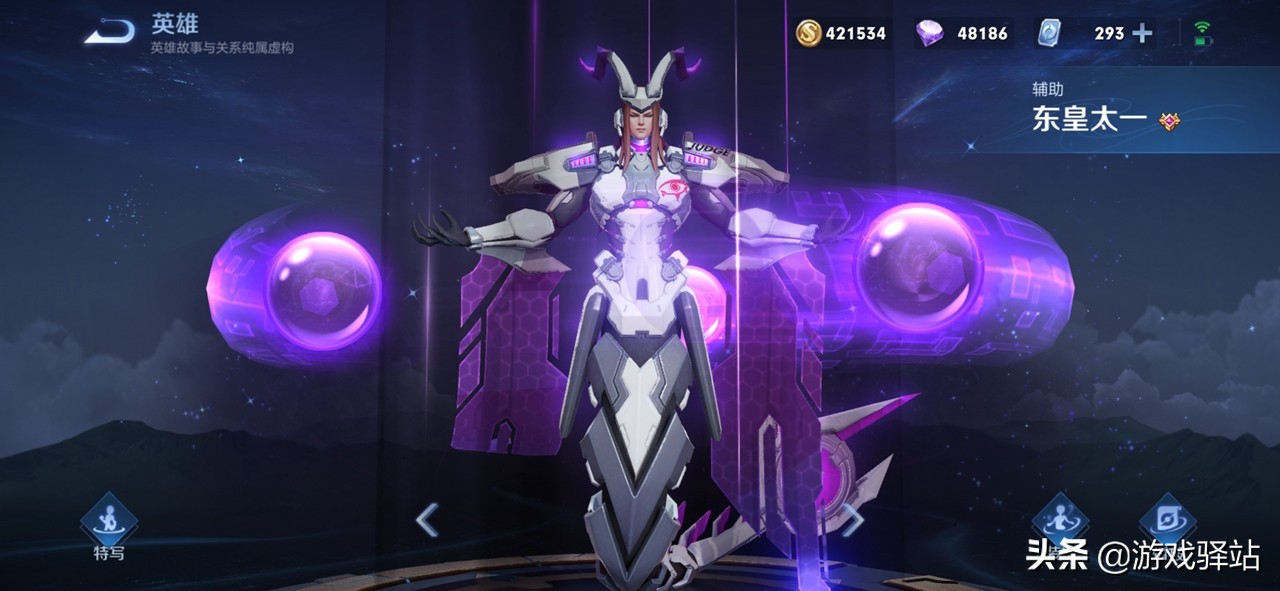Tap the gold coin currency icon
Viewport: 1280px width, 591px height.
pos(808,34)
